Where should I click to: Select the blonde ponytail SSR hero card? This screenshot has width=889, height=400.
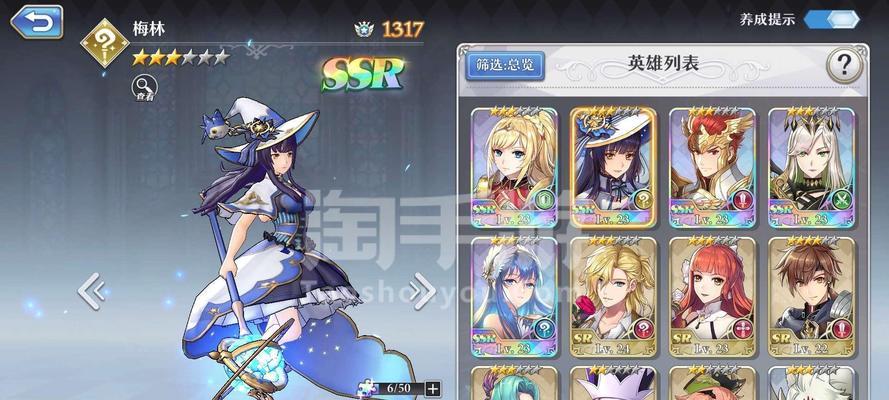pos(514,165)
